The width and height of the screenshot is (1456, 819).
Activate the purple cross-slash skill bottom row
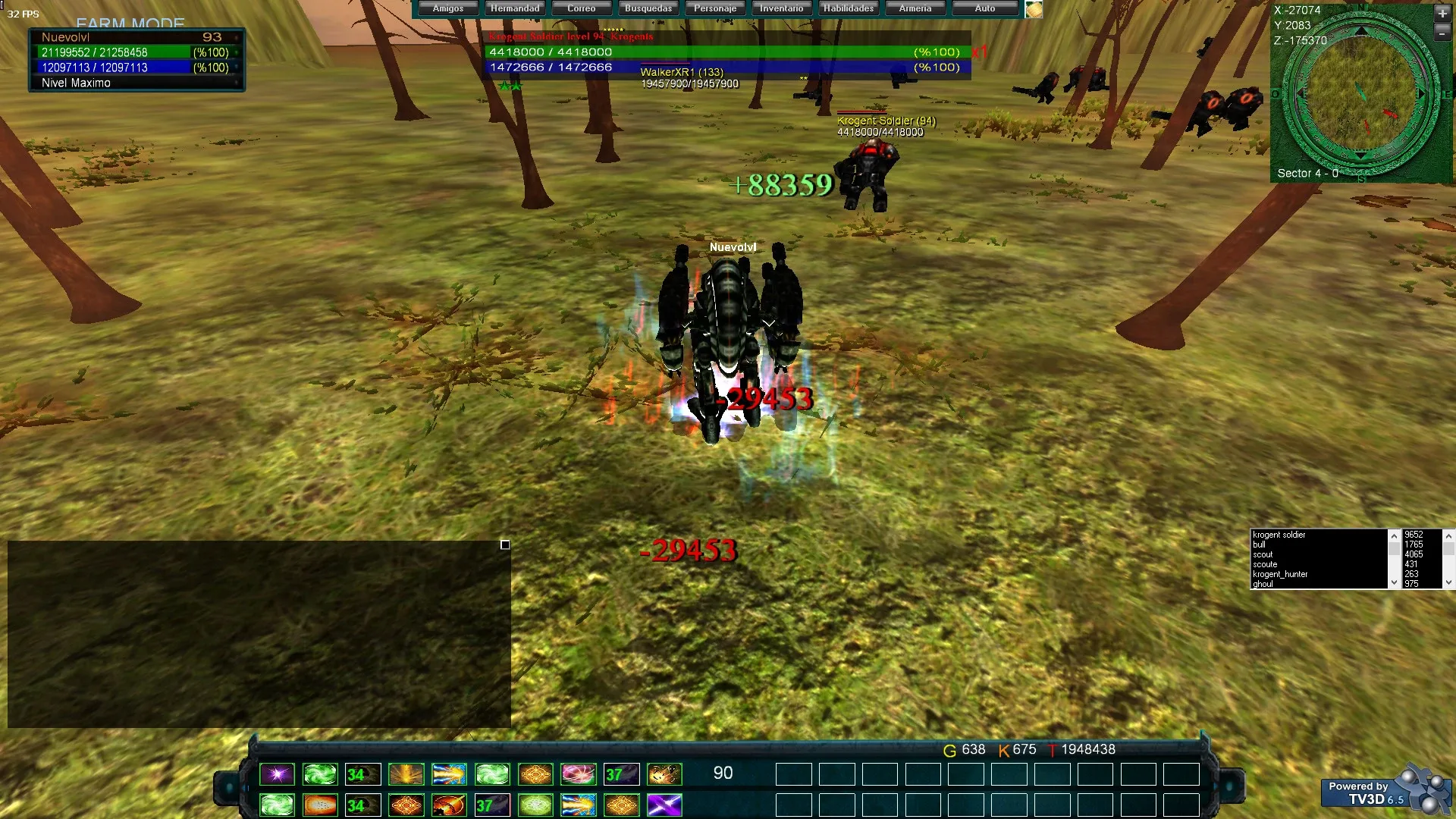[x=665, y=805]
